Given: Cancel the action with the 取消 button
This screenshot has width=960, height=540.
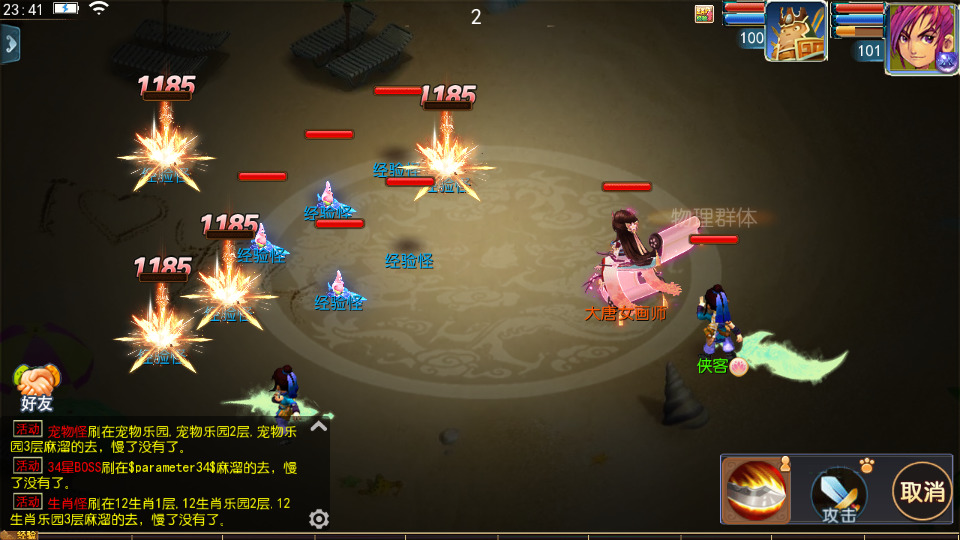Looking at the screenshot, I should [922, 491].
